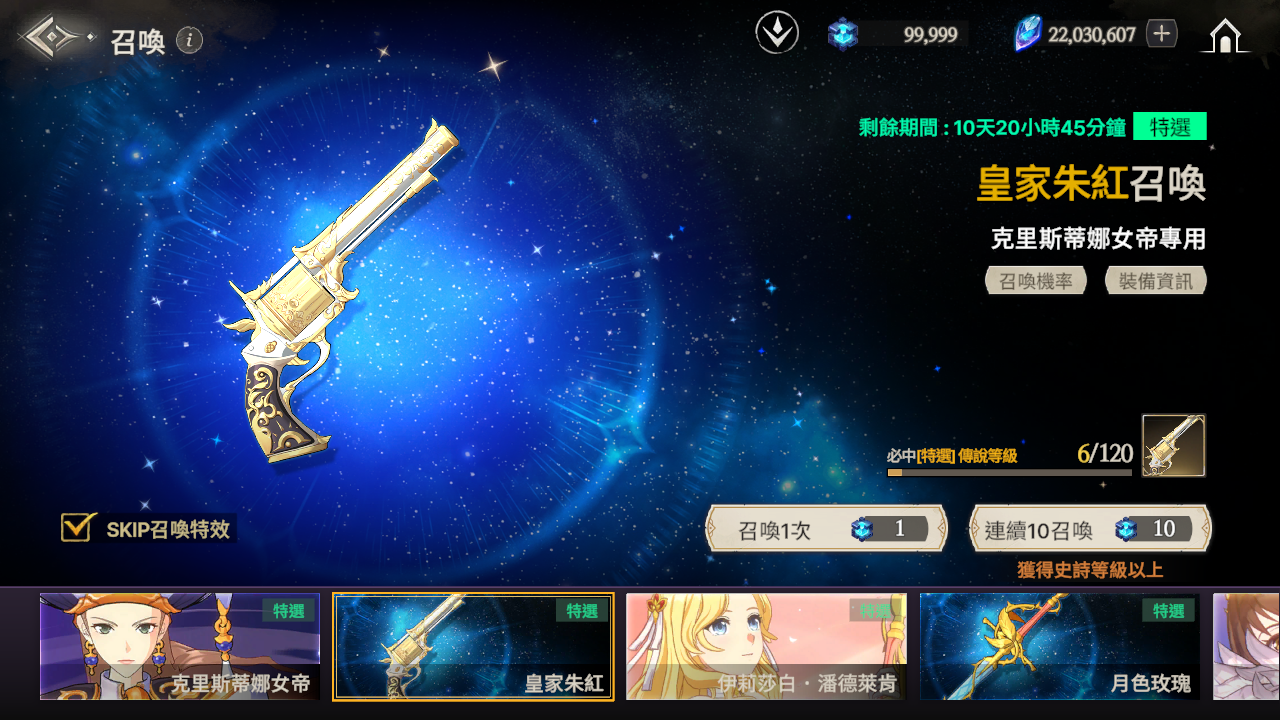Image resolution: width=1280 pixels, height=720 pixels.
Task: Perform 連續10召喚 ten-pull summon
Action: coord(1090,529)
